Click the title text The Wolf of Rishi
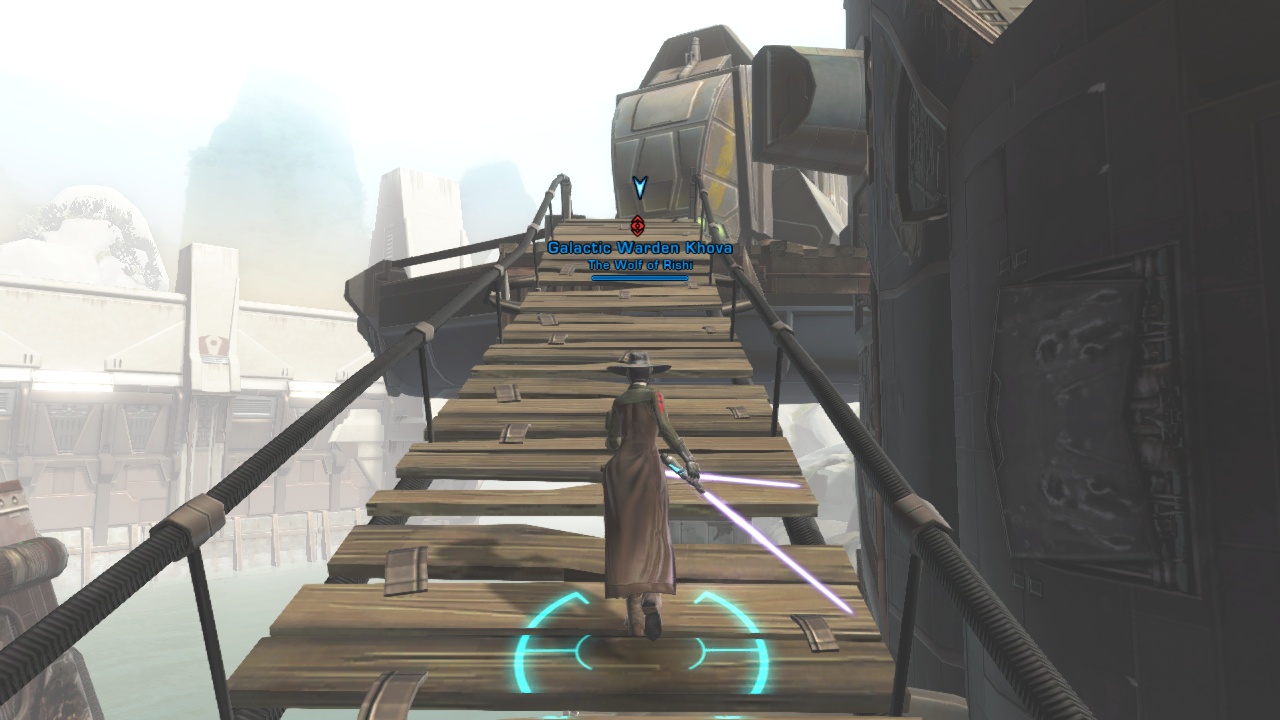Image resolution: width=1280 pixels, height=720 pixels. point(640,263)
